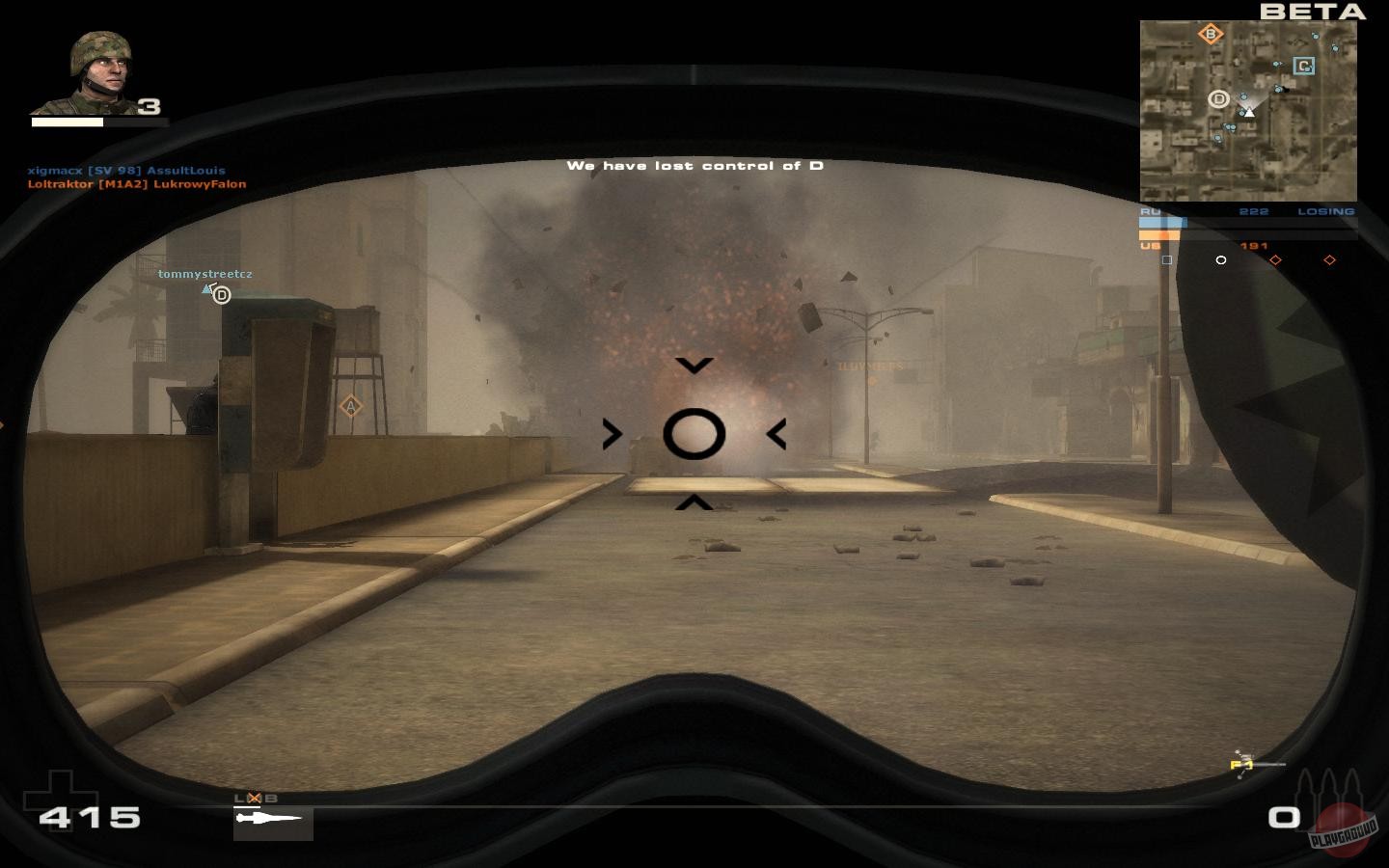Toggle the orange diamond flag status indicator

(1277, 259)
